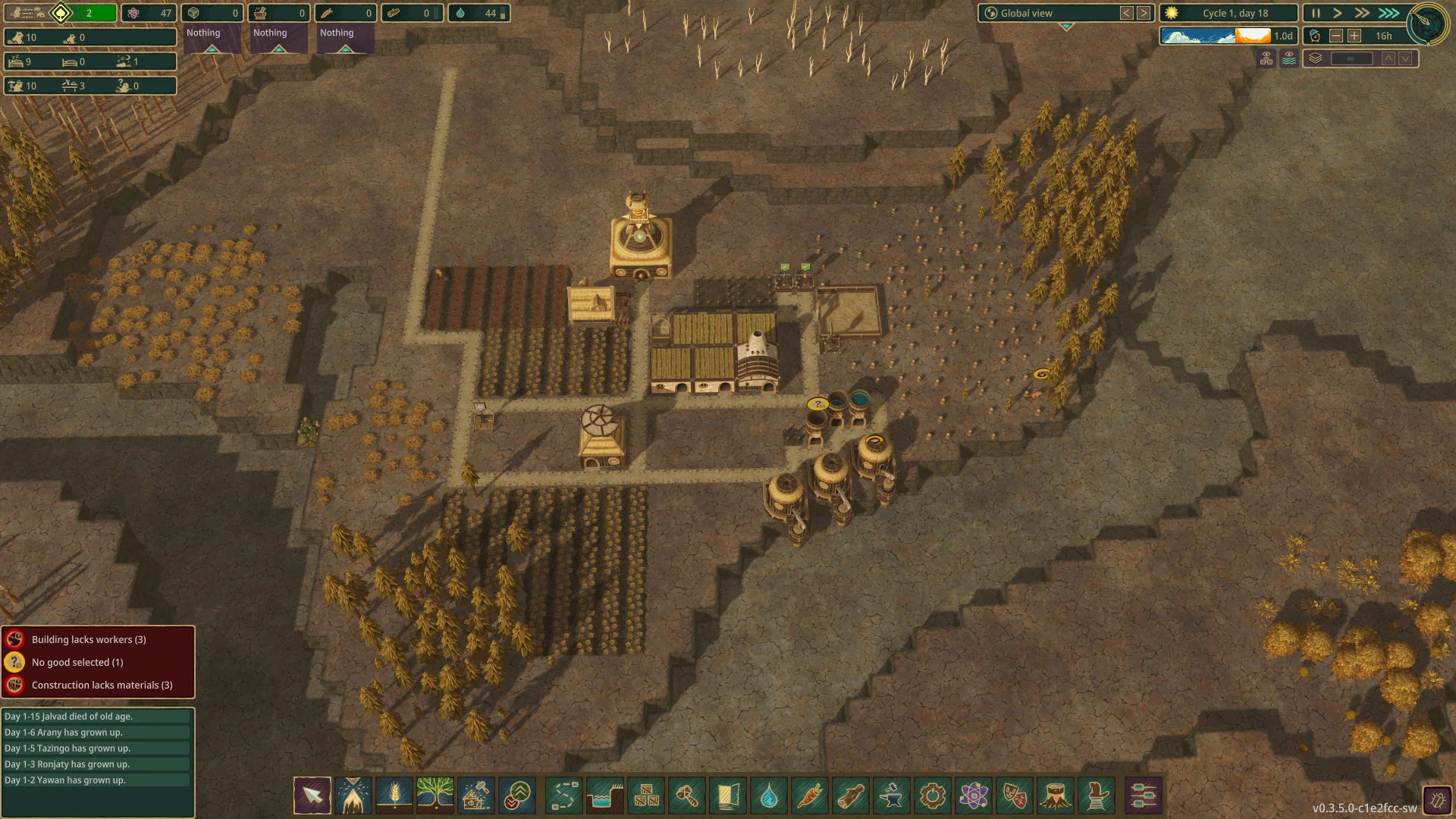The height and width of the screenshot is (819, 1456).
Task: Set game speed to double arrows
Action: pyautogui.click(x=1362, y=13)
